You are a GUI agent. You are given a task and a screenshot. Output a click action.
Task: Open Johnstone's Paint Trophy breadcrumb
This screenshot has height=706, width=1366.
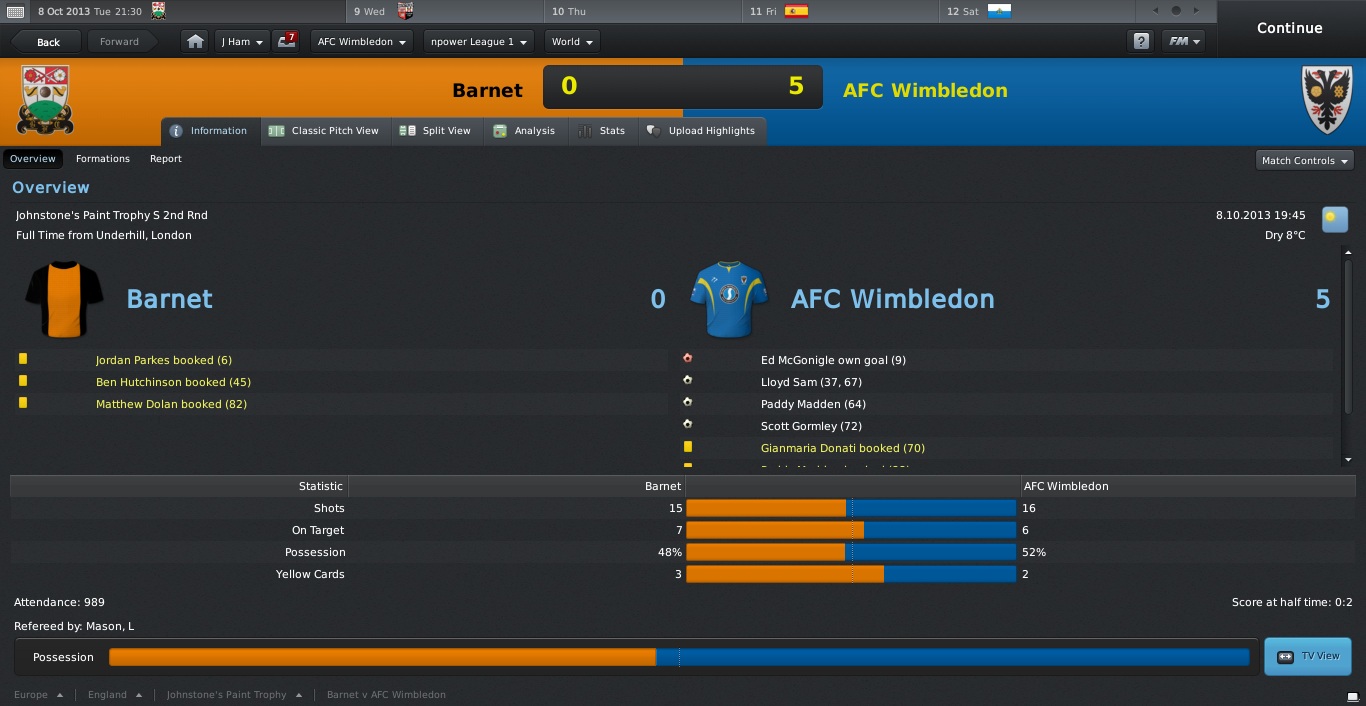coord(227,694)
